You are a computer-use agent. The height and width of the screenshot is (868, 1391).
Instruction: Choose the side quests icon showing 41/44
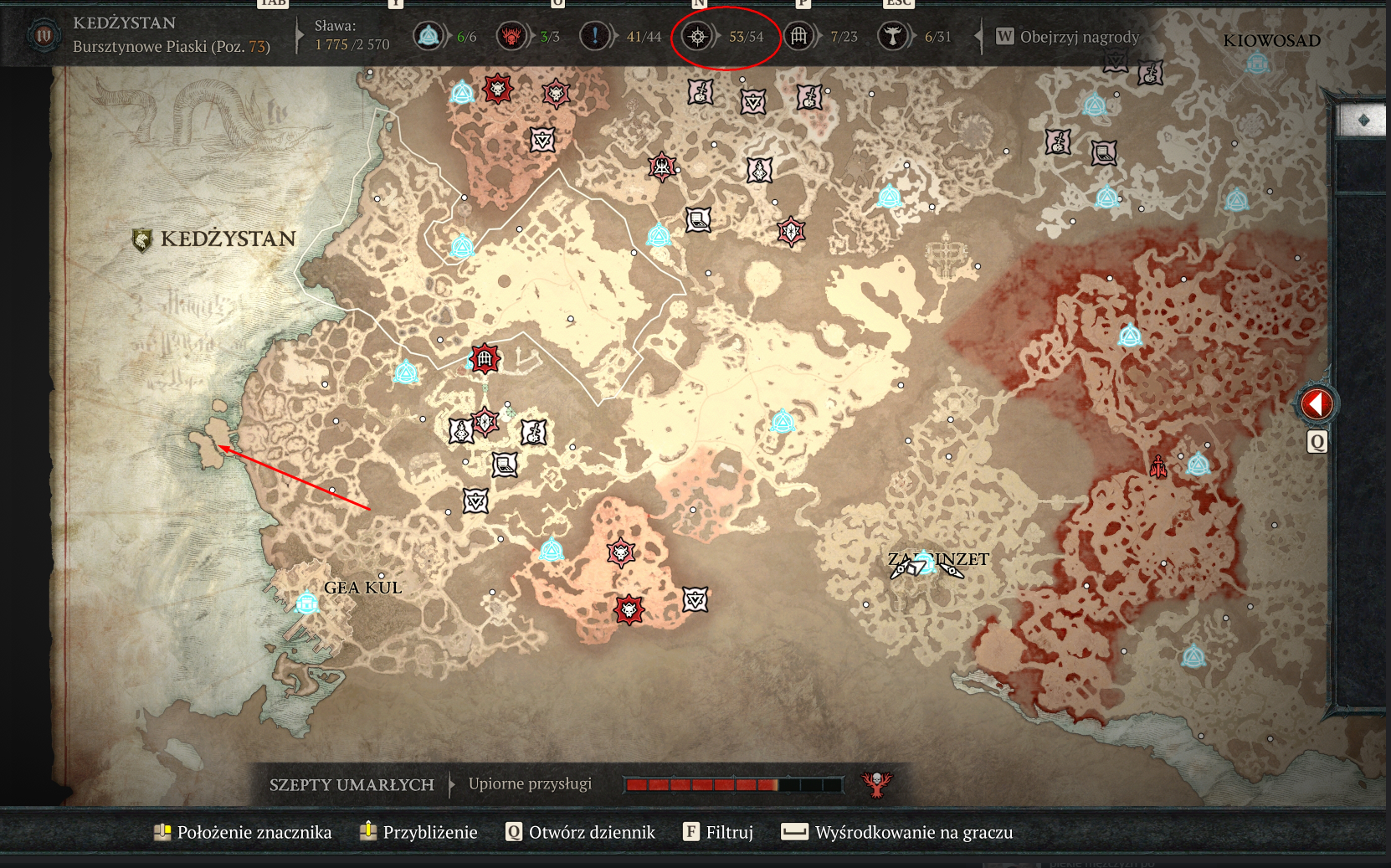click(594, 36)
